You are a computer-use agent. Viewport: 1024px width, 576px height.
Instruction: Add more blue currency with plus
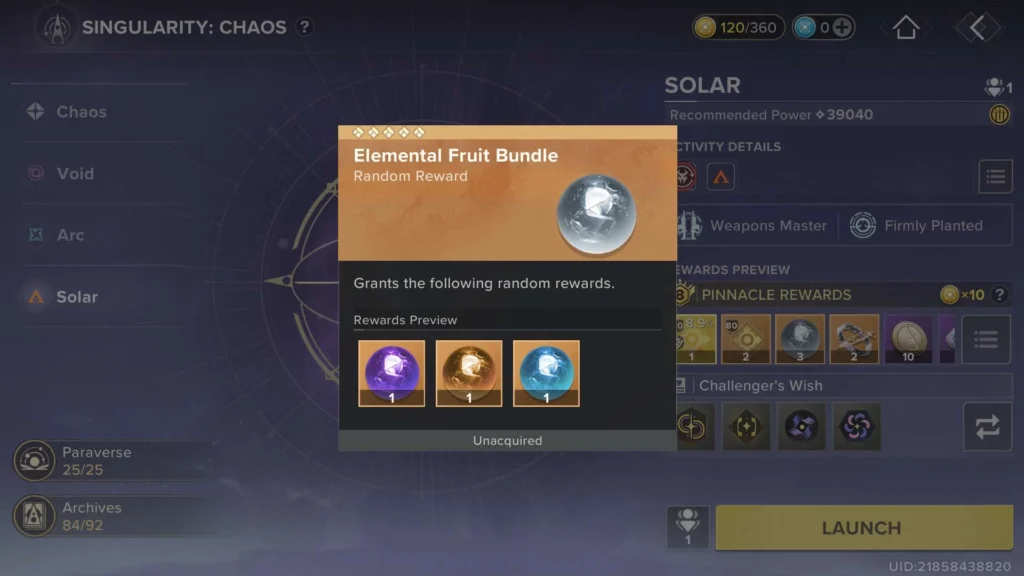[x=843, y=28]
